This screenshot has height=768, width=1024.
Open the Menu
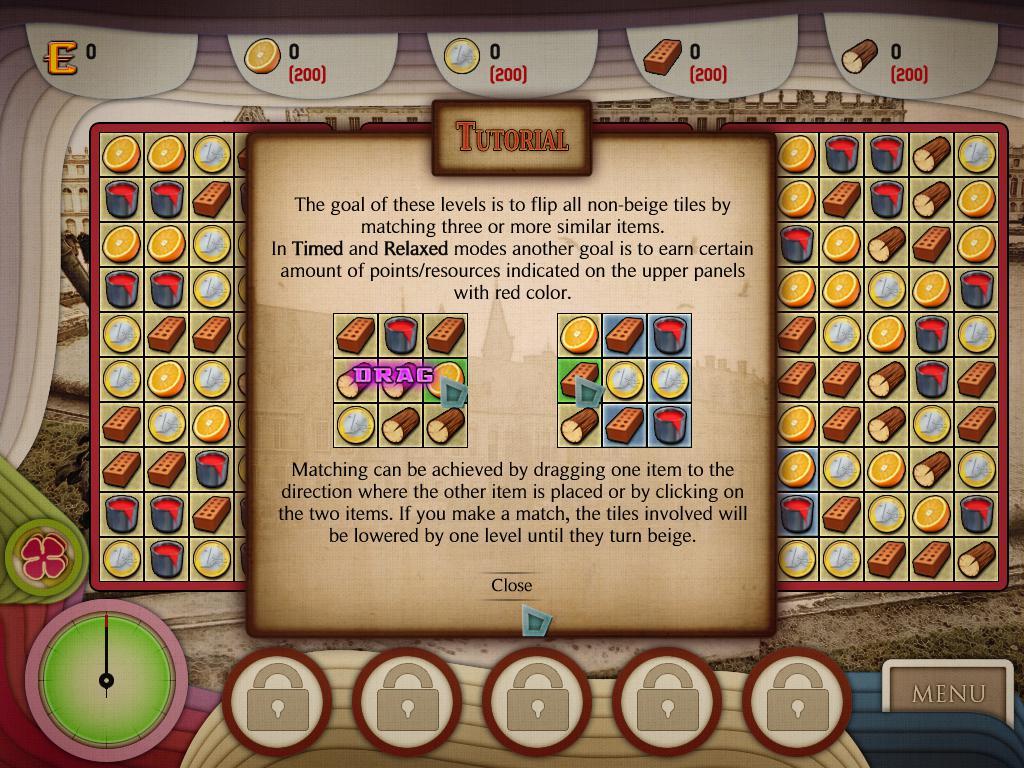pos(947,692)
